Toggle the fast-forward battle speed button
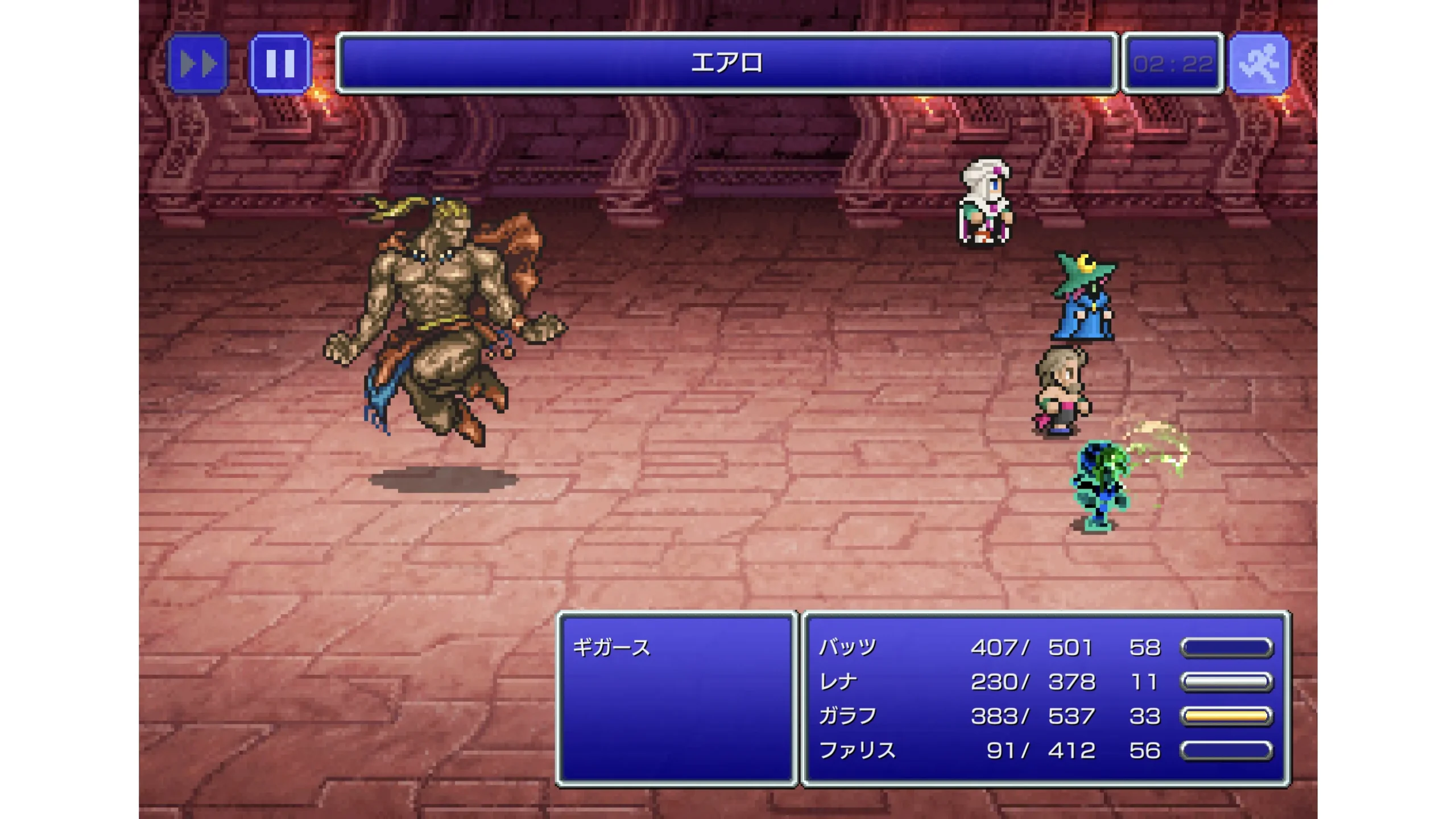The height and width of the screenshot is (819, 1456). tap(198, 63)
